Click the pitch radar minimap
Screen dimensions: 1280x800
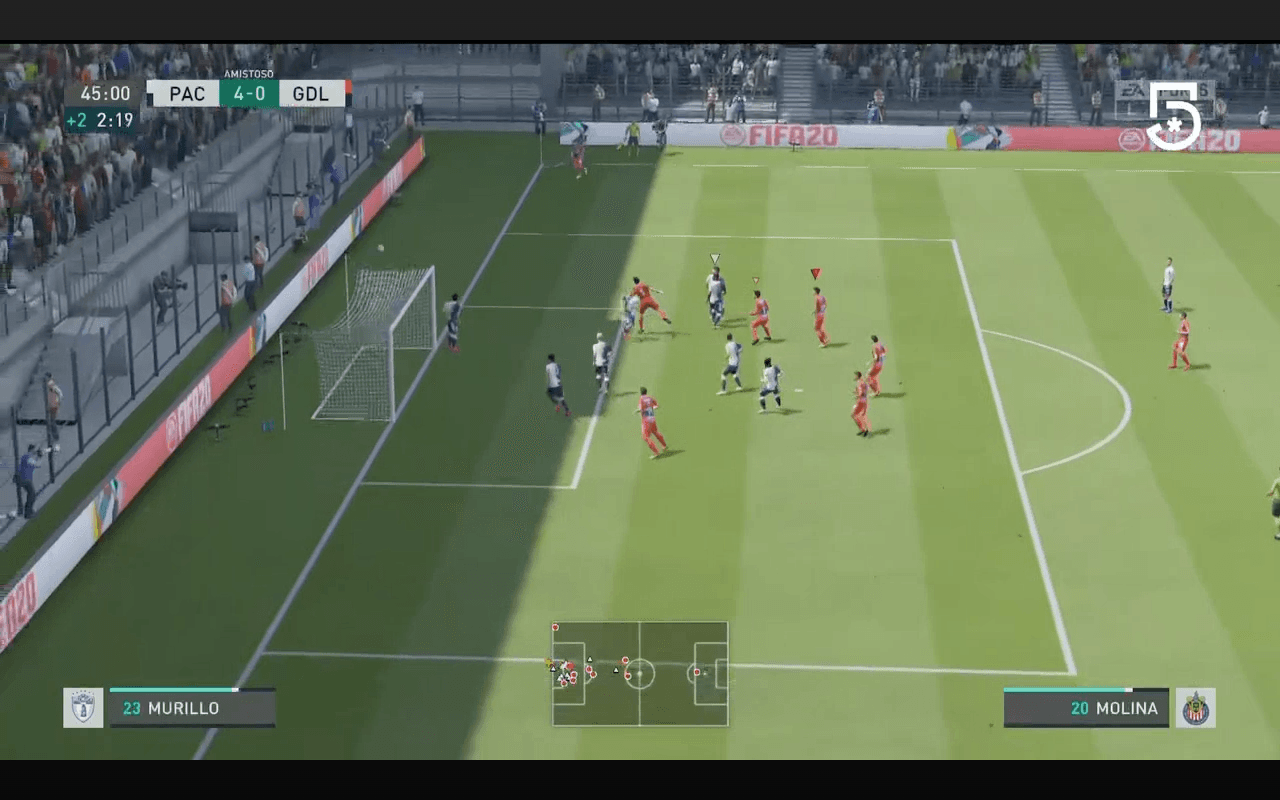[x=640, y=673]
